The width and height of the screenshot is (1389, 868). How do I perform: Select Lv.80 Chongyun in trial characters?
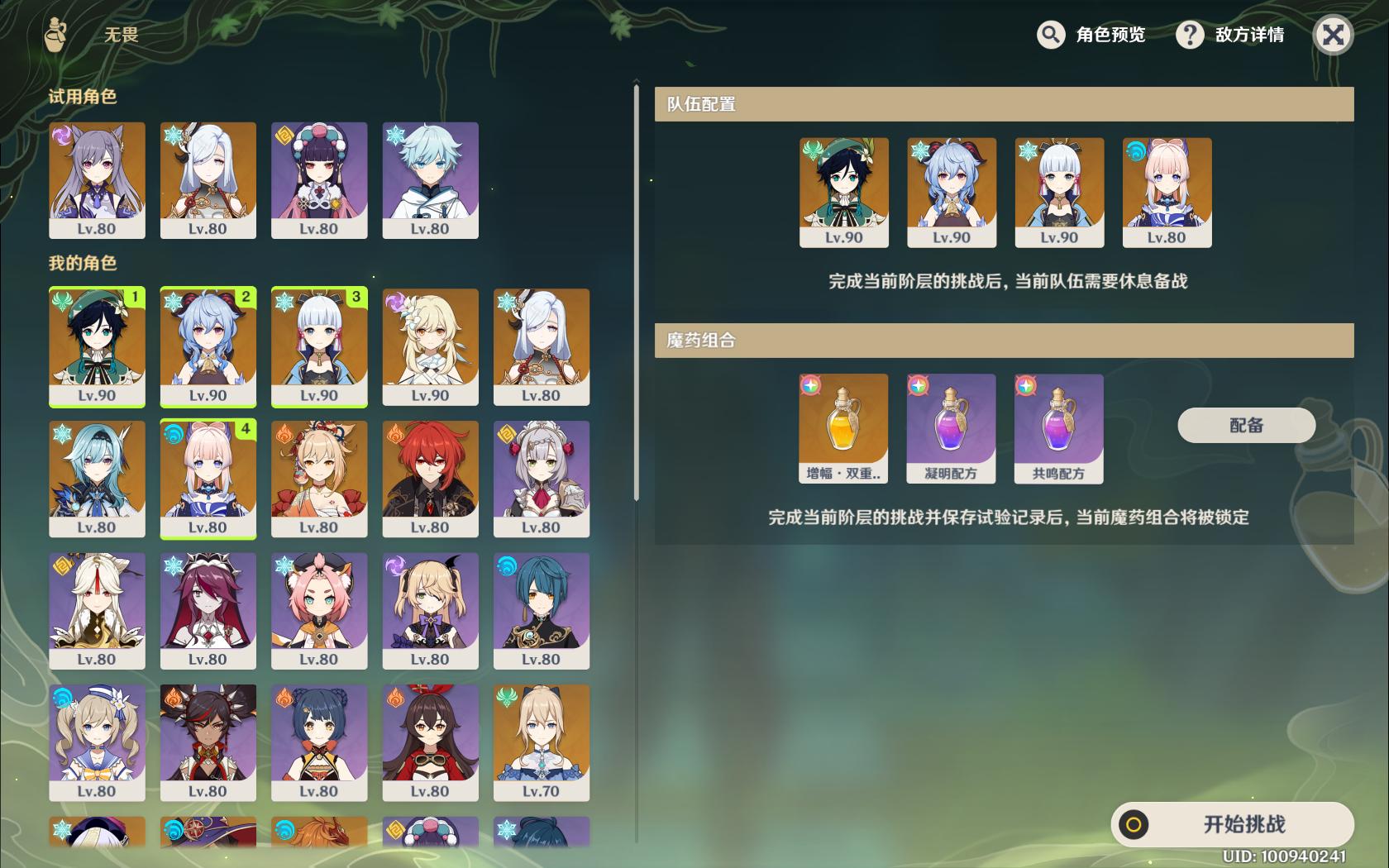pos(430,180)
